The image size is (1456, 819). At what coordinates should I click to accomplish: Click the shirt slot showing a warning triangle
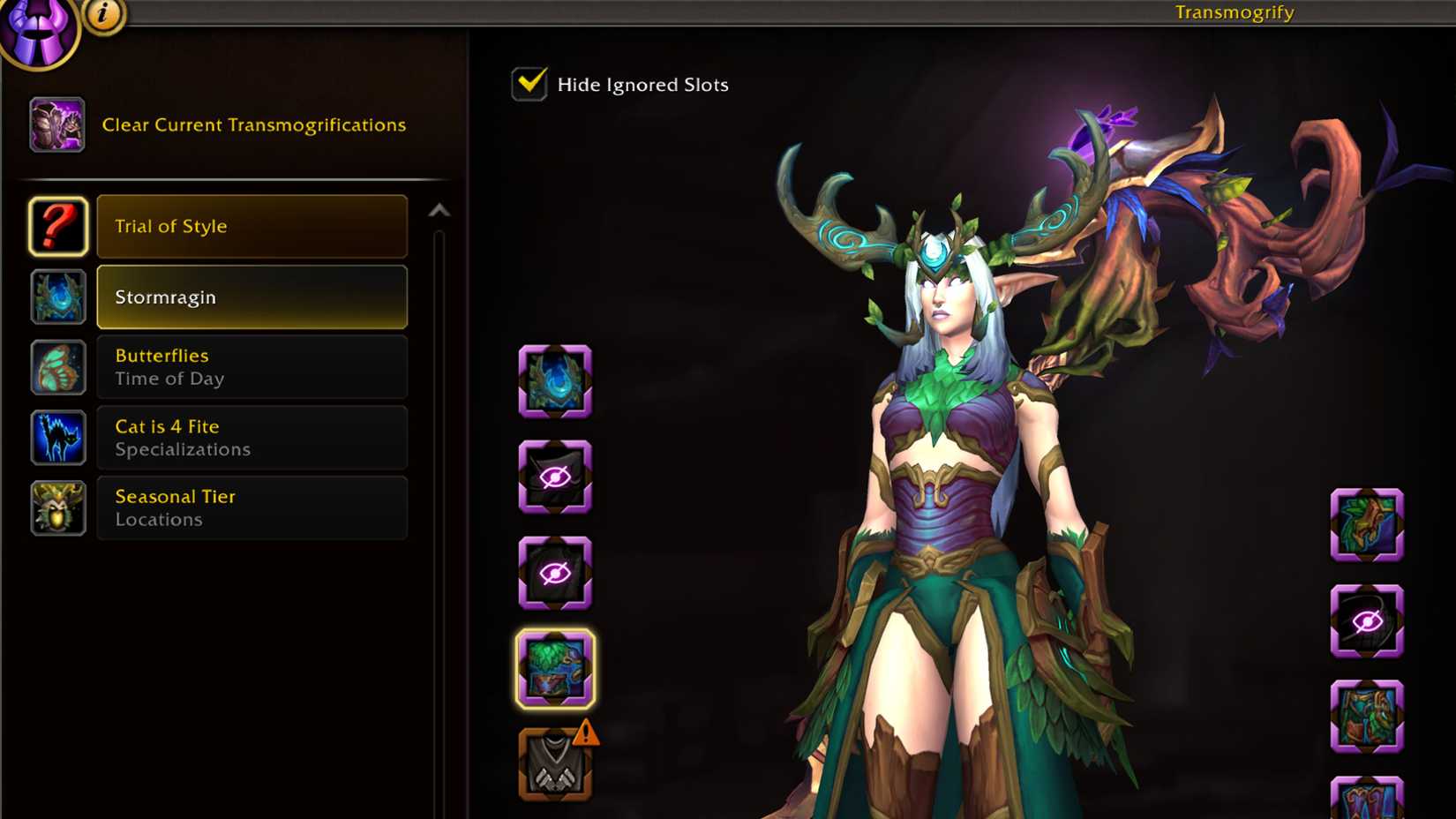click(x=554, y=763)
